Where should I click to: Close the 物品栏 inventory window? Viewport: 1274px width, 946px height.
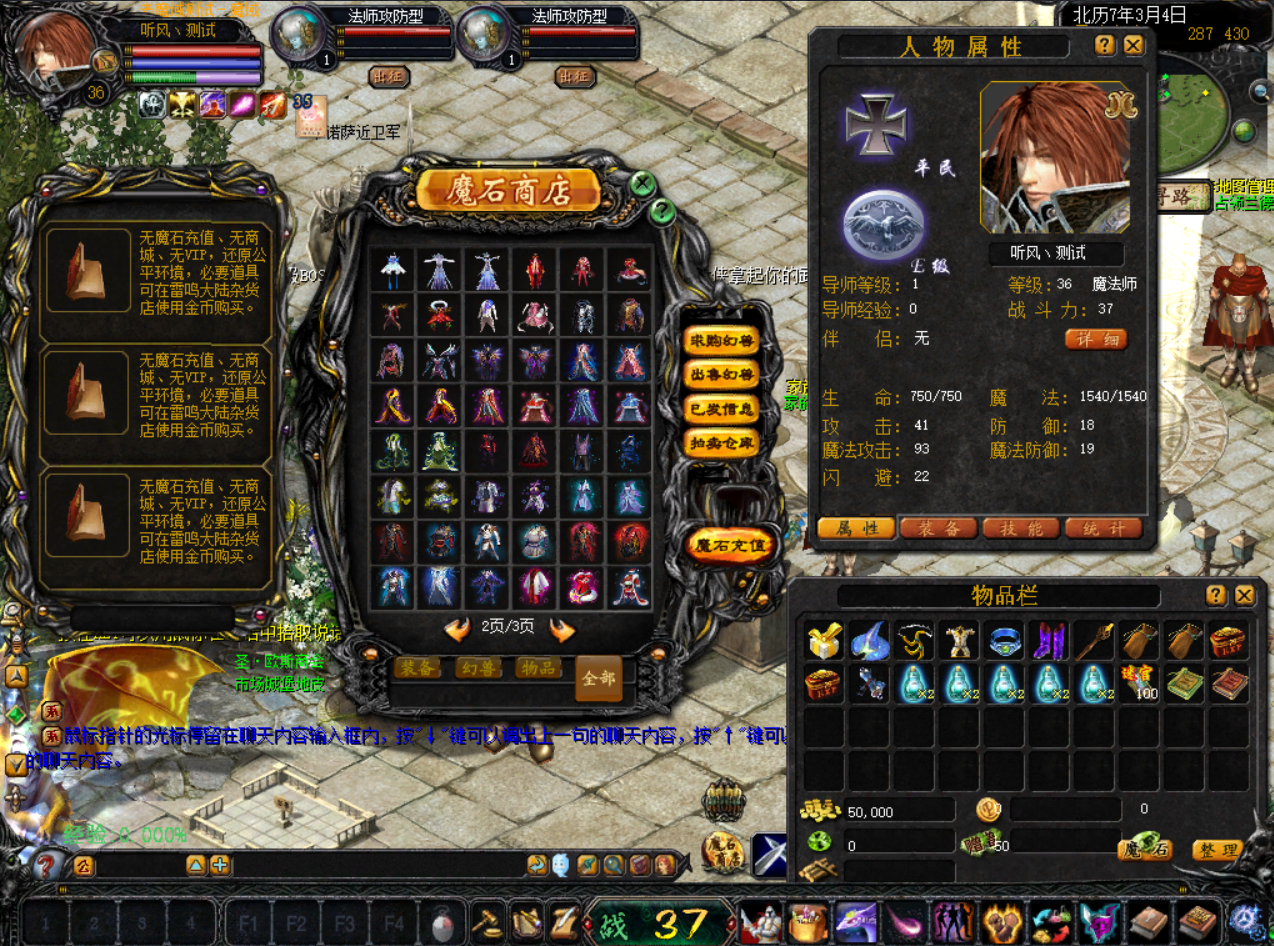1244,595
